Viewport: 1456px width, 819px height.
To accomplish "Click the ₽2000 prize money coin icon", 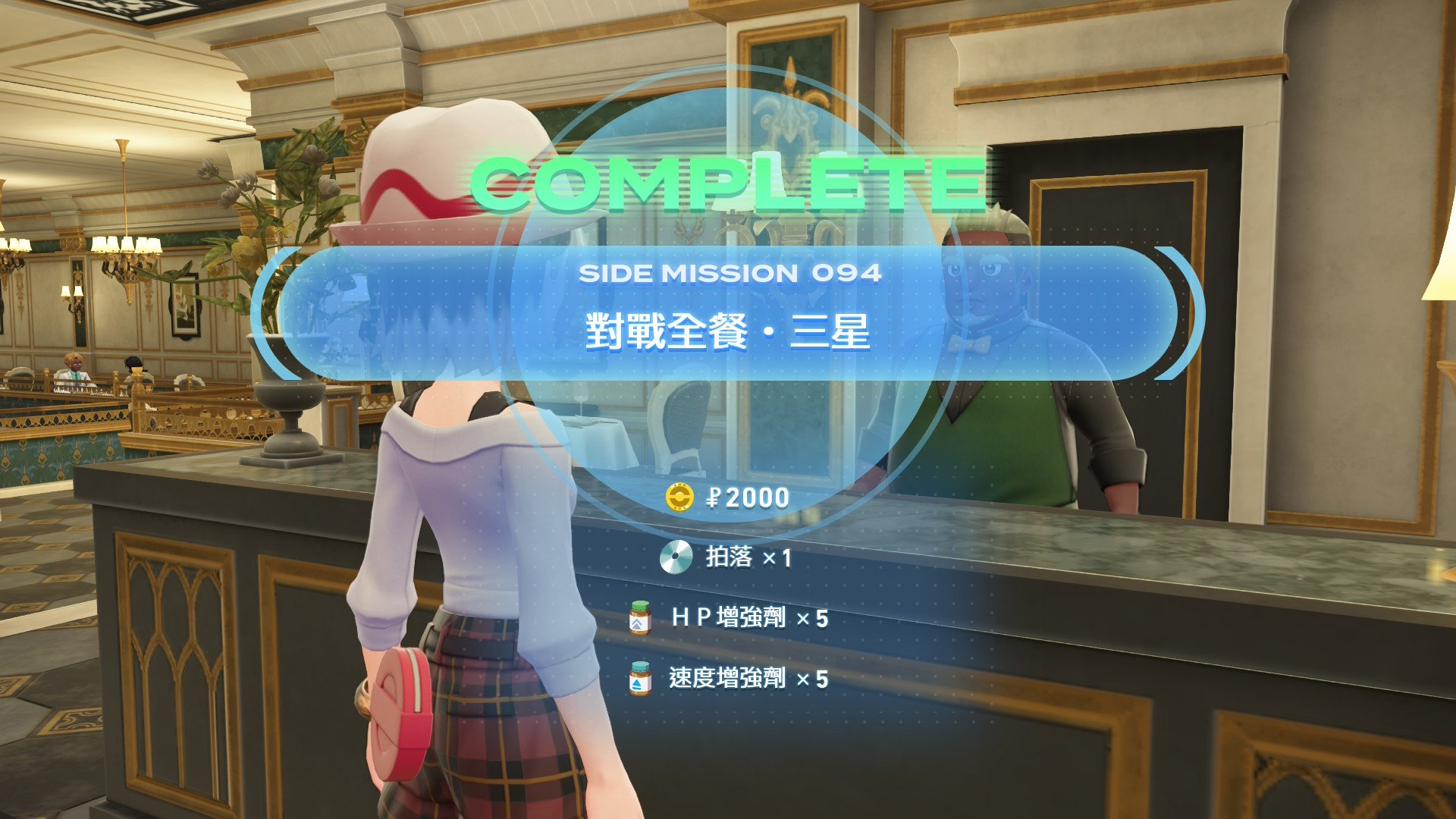I will [679, 497].
